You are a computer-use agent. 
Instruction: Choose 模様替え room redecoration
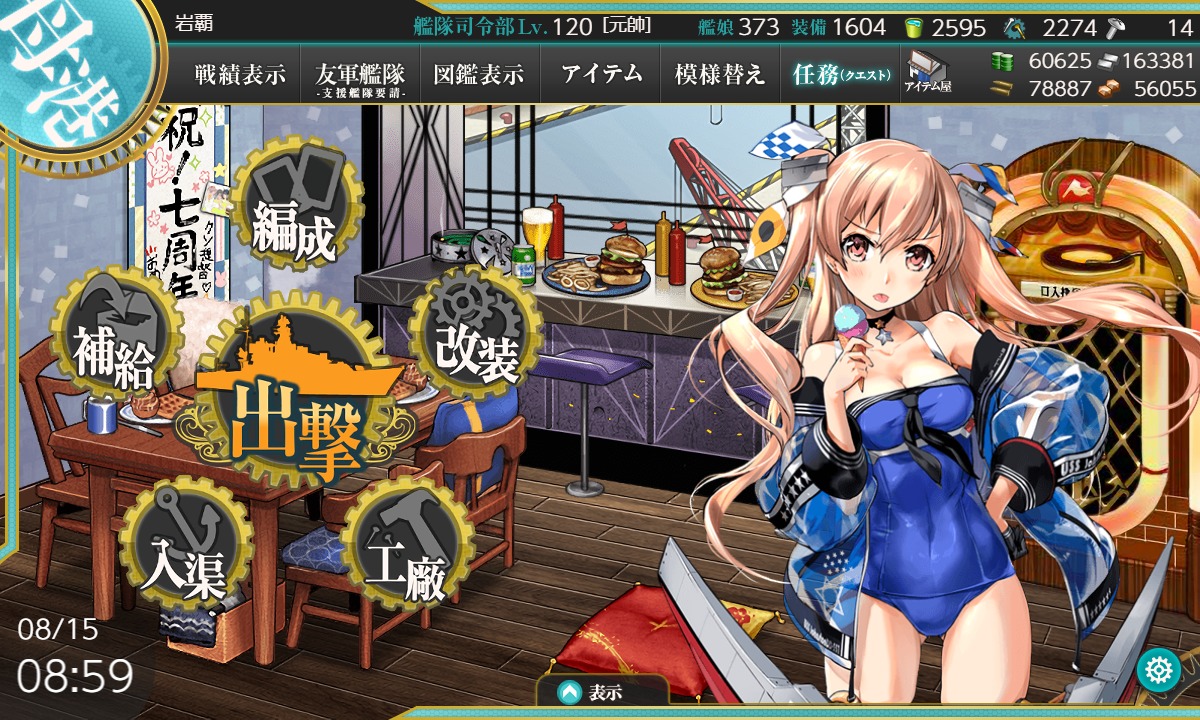(719, 74)
